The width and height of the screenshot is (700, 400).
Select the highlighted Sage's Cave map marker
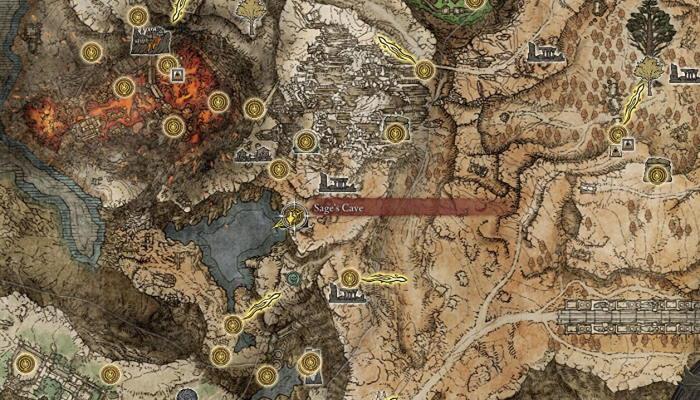pos(293,214)
